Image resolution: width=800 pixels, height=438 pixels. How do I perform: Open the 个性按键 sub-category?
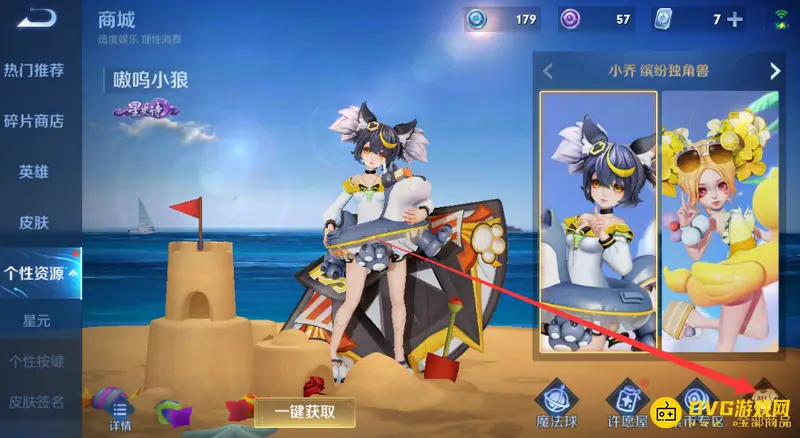click(36, 361)
